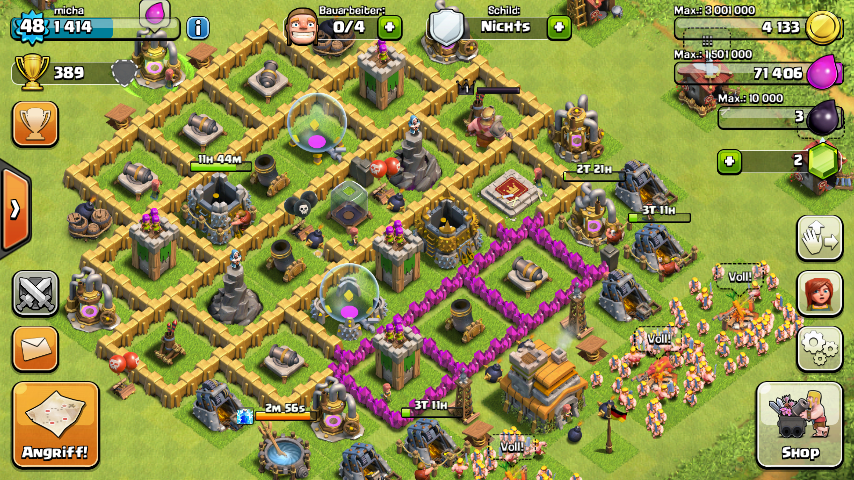Viewport: 854px width, 480px height.
Task: Add more green gems
Action: click(x=729, y=160)
